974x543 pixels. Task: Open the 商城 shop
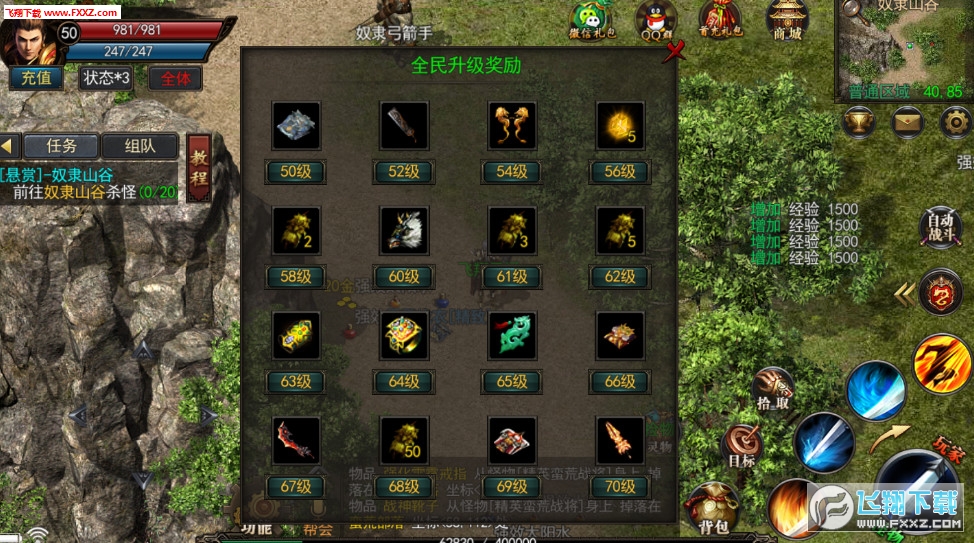click(x=787, y=20)
